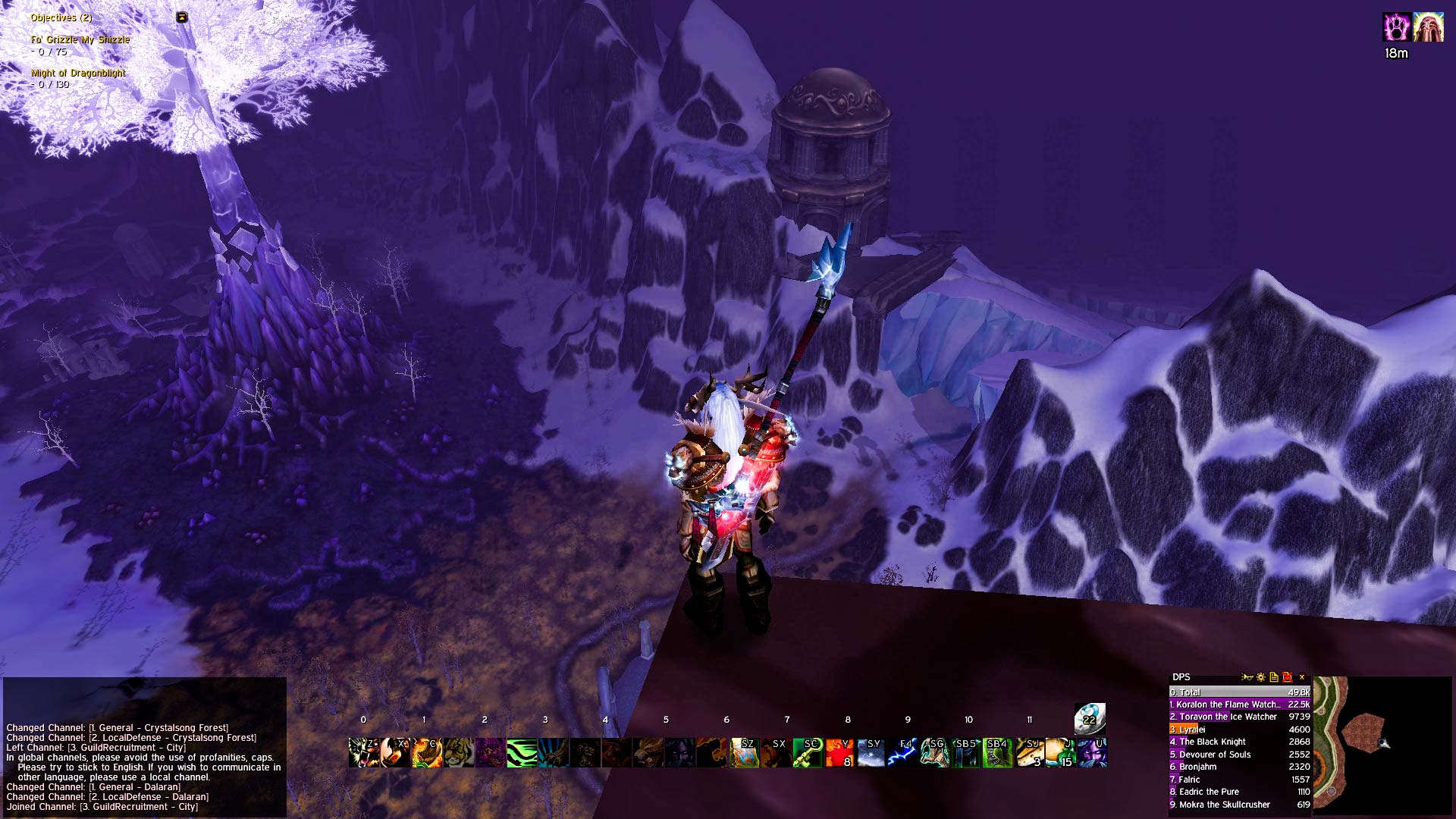Close the DPS meter window

1302,677
